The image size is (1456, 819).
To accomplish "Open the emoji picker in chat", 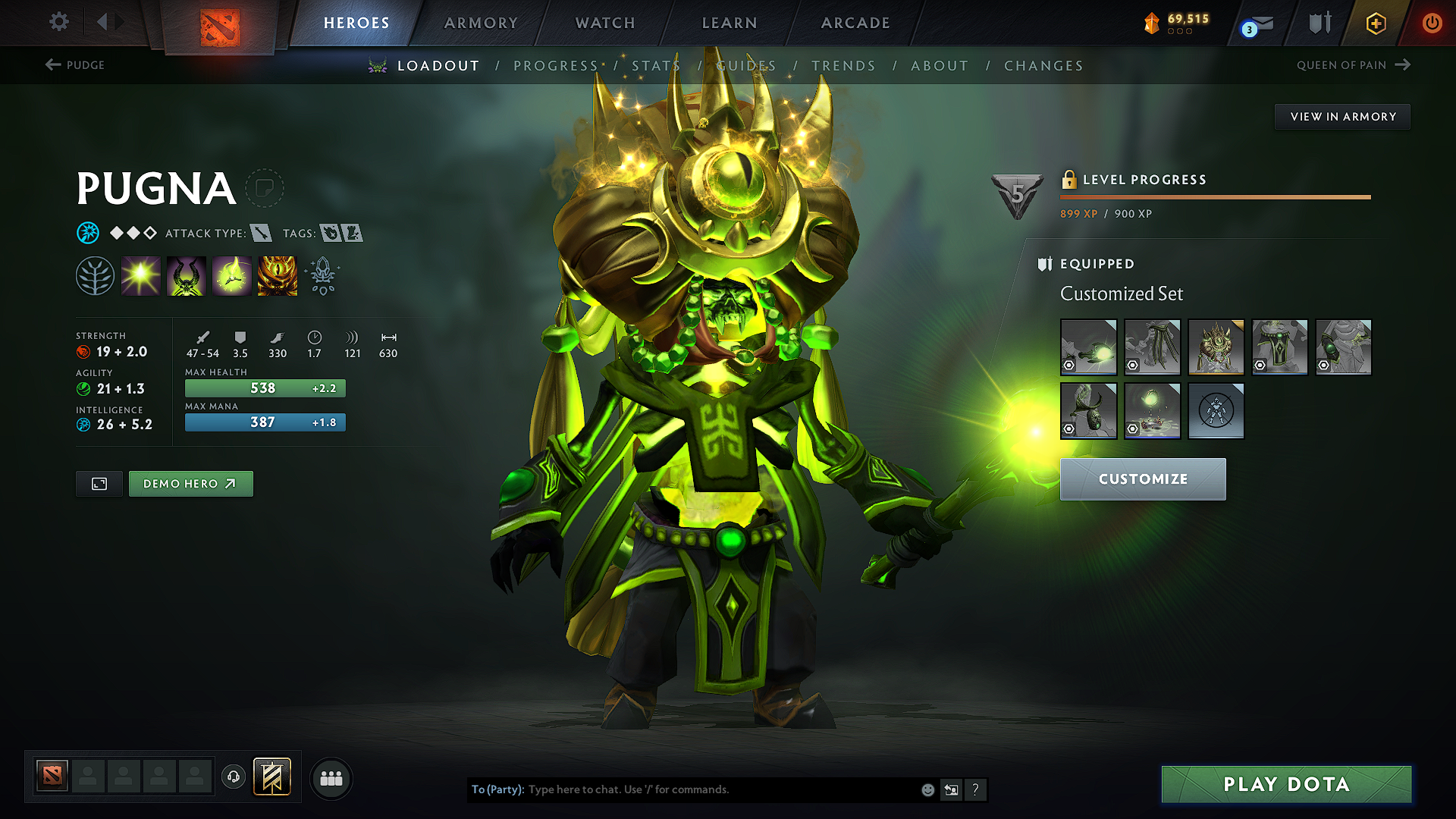I will tap(927, 789).
